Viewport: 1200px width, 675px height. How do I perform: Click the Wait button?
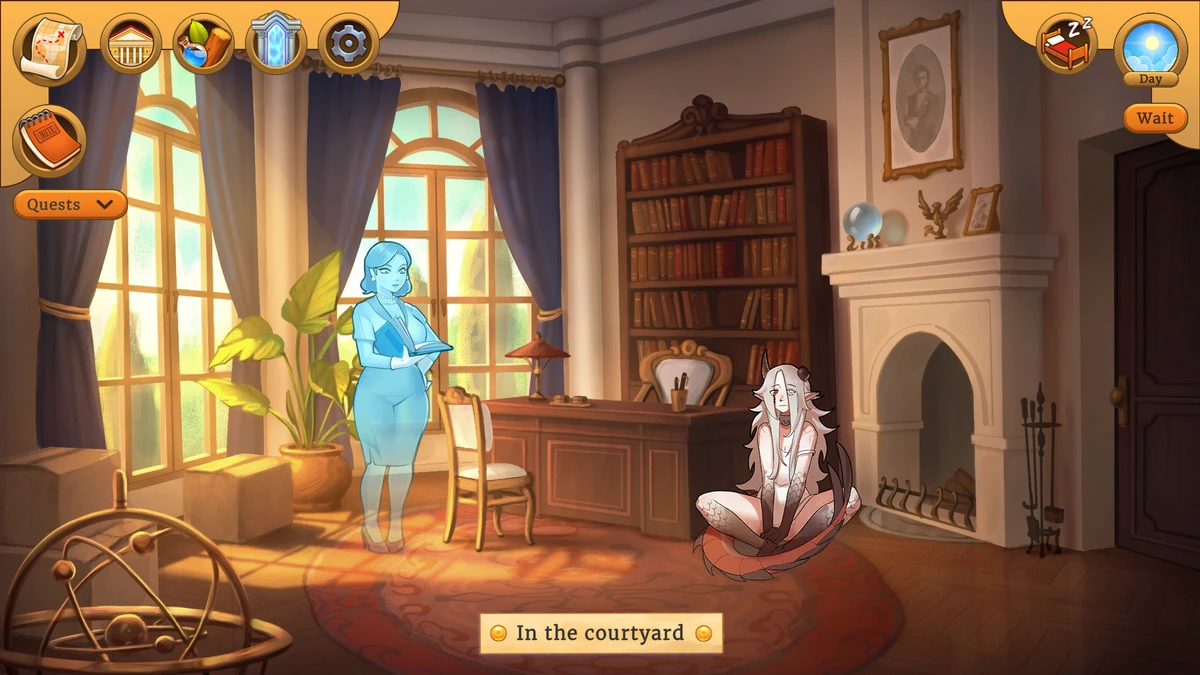(1155, 118)
